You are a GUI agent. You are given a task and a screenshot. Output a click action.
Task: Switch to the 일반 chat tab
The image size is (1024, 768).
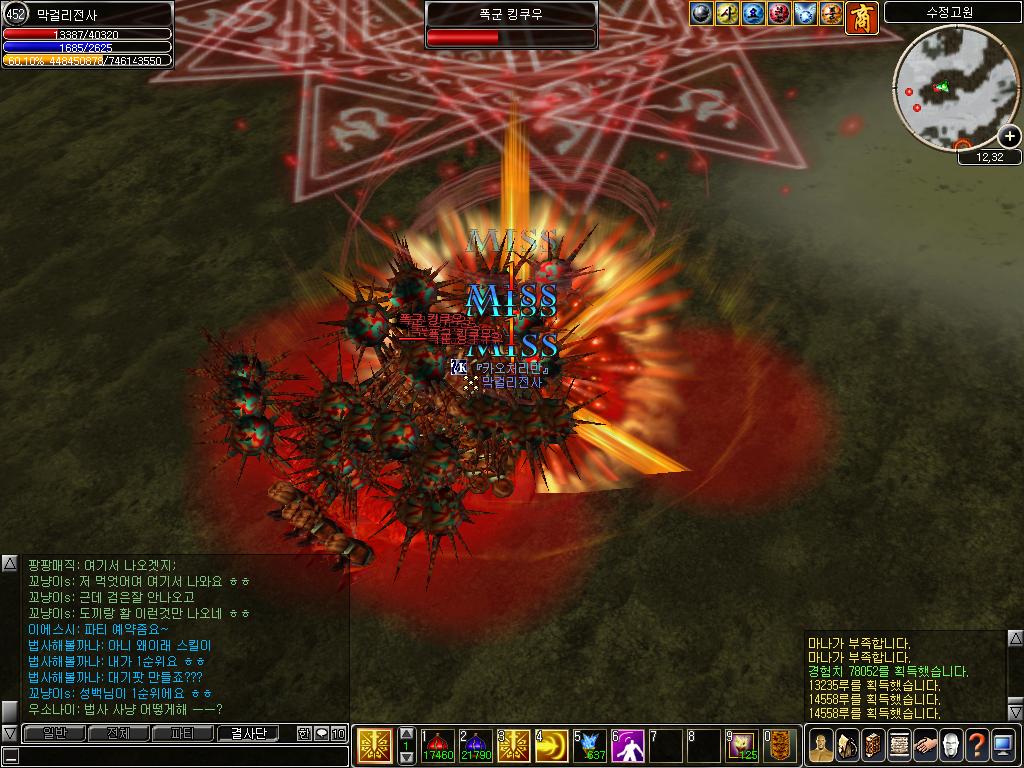[53, 733]
